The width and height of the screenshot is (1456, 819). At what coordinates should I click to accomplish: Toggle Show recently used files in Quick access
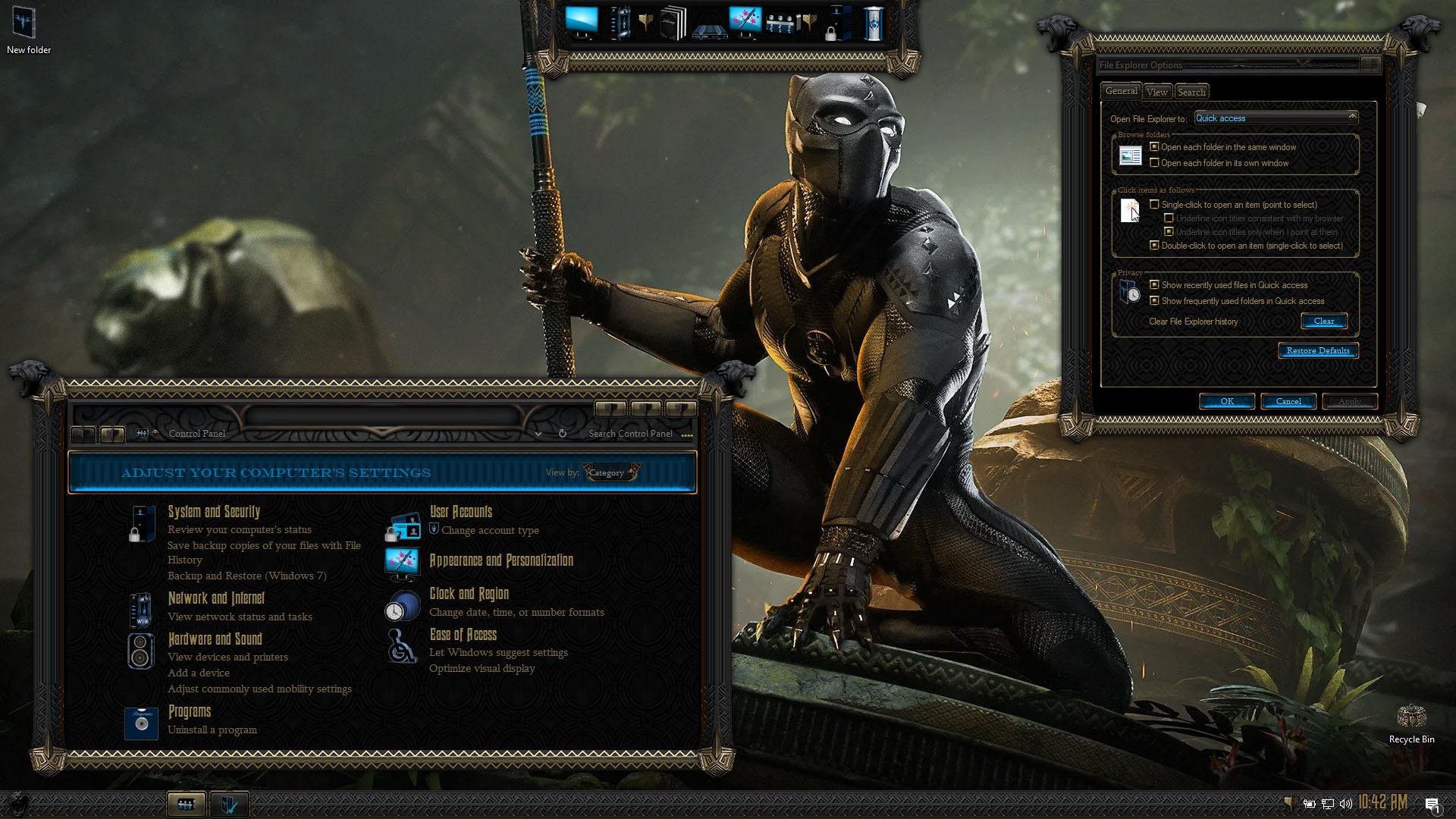[x=1155, y=285]
